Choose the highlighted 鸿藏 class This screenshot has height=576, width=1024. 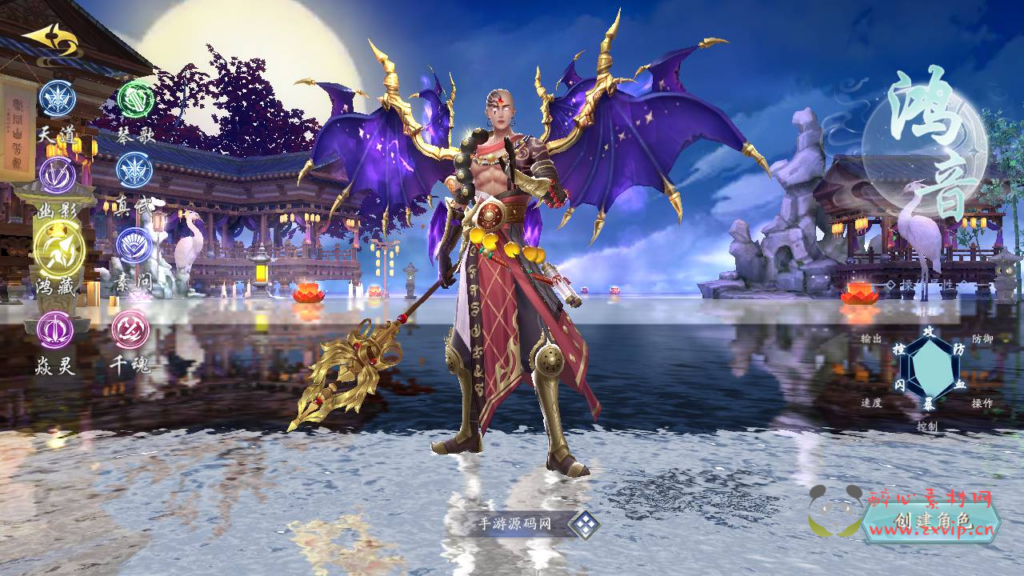pyautogui.click(x=57, y=247)
